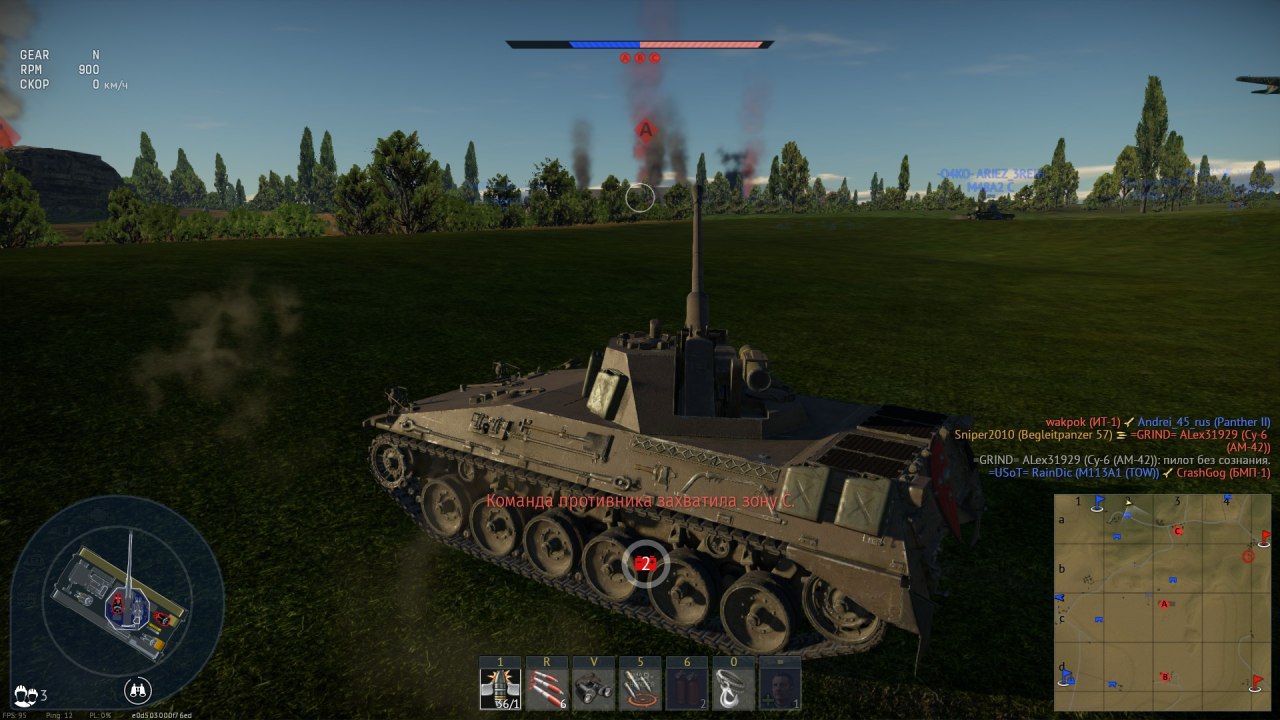1280x720 pixels.
Task: Click capture point B on the minimap
Action: tap(1165, 677)
